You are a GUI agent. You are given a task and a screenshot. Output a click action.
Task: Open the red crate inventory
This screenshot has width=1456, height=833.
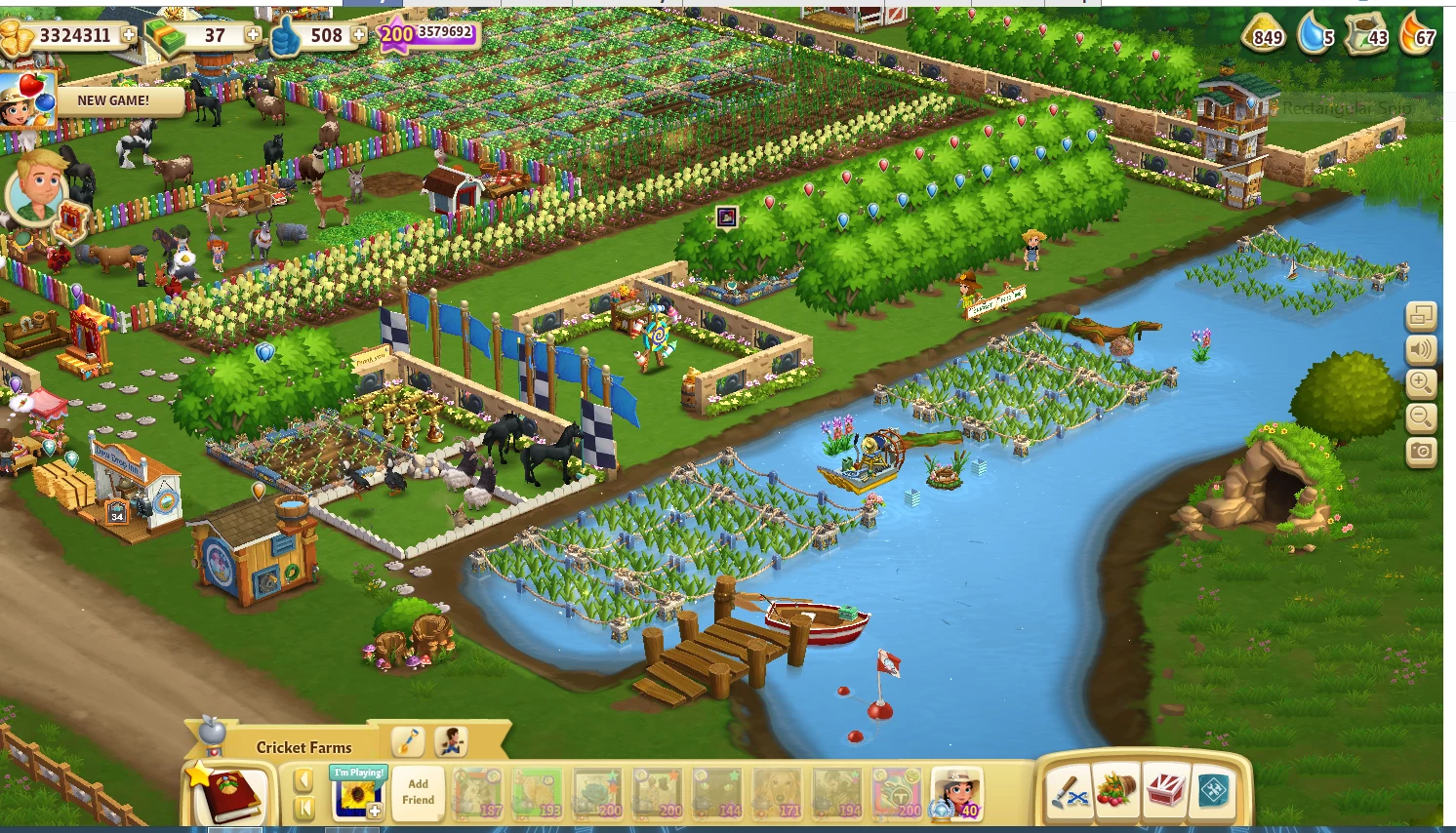point(1165,791)
